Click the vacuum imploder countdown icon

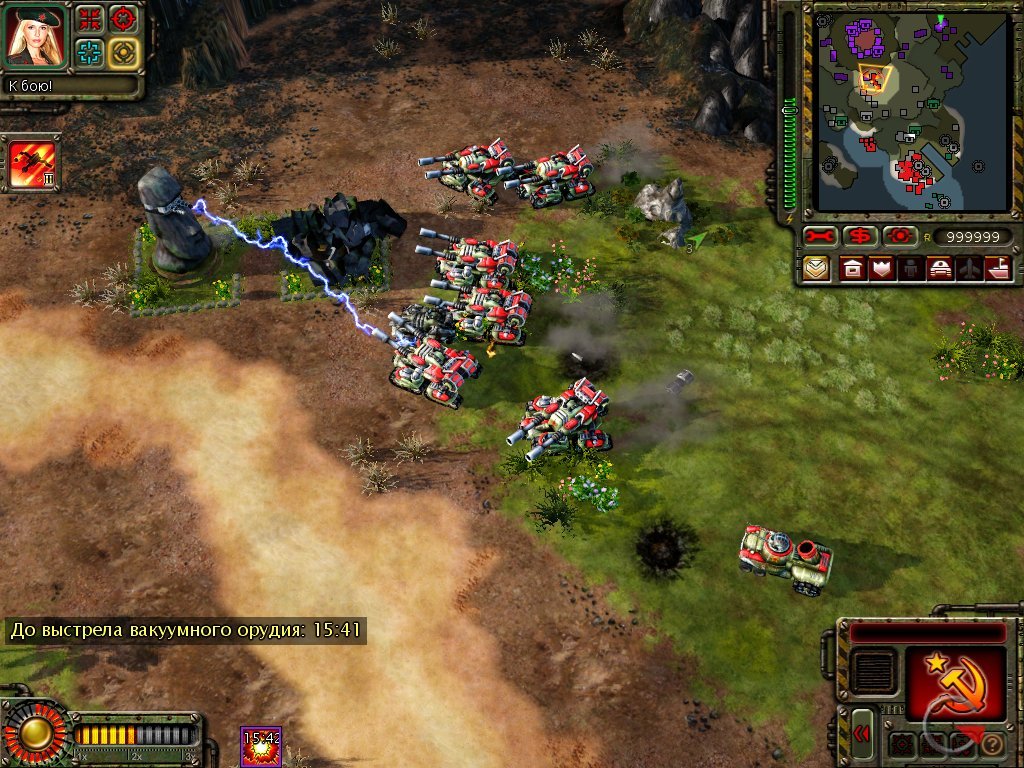[261, 747]
